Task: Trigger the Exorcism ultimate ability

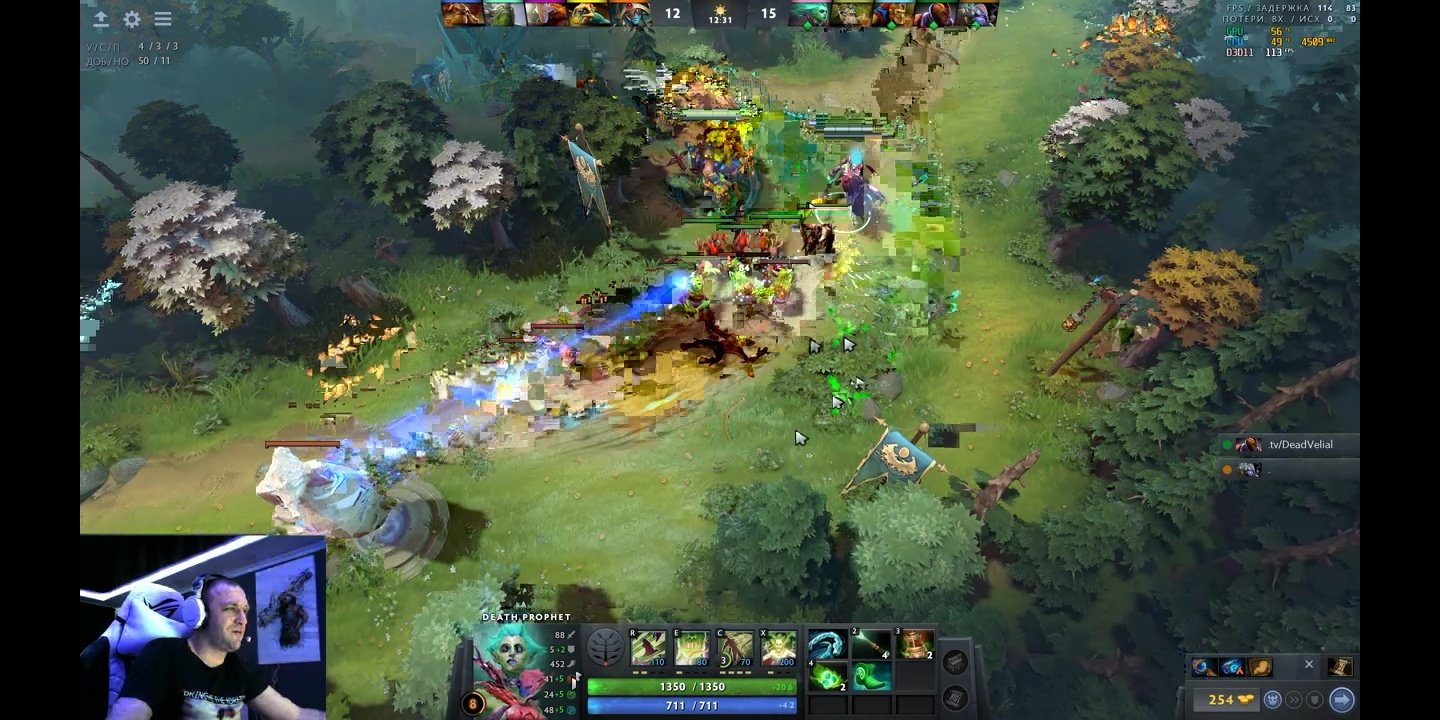Action: click(x=778, y=650)
